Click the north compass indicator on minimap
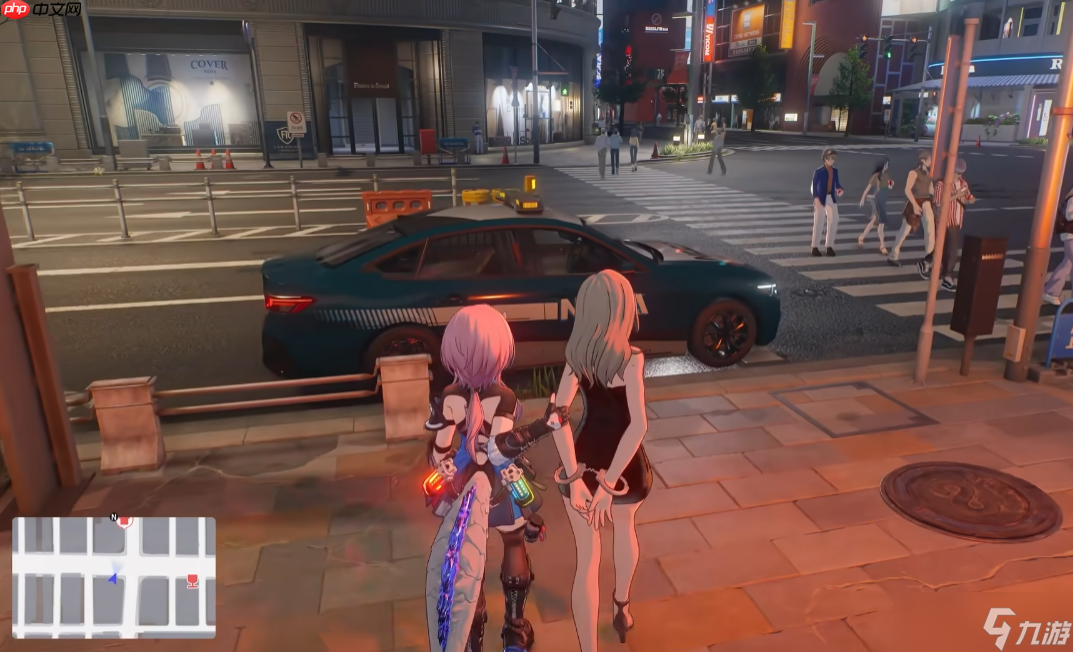 point(113,518)
